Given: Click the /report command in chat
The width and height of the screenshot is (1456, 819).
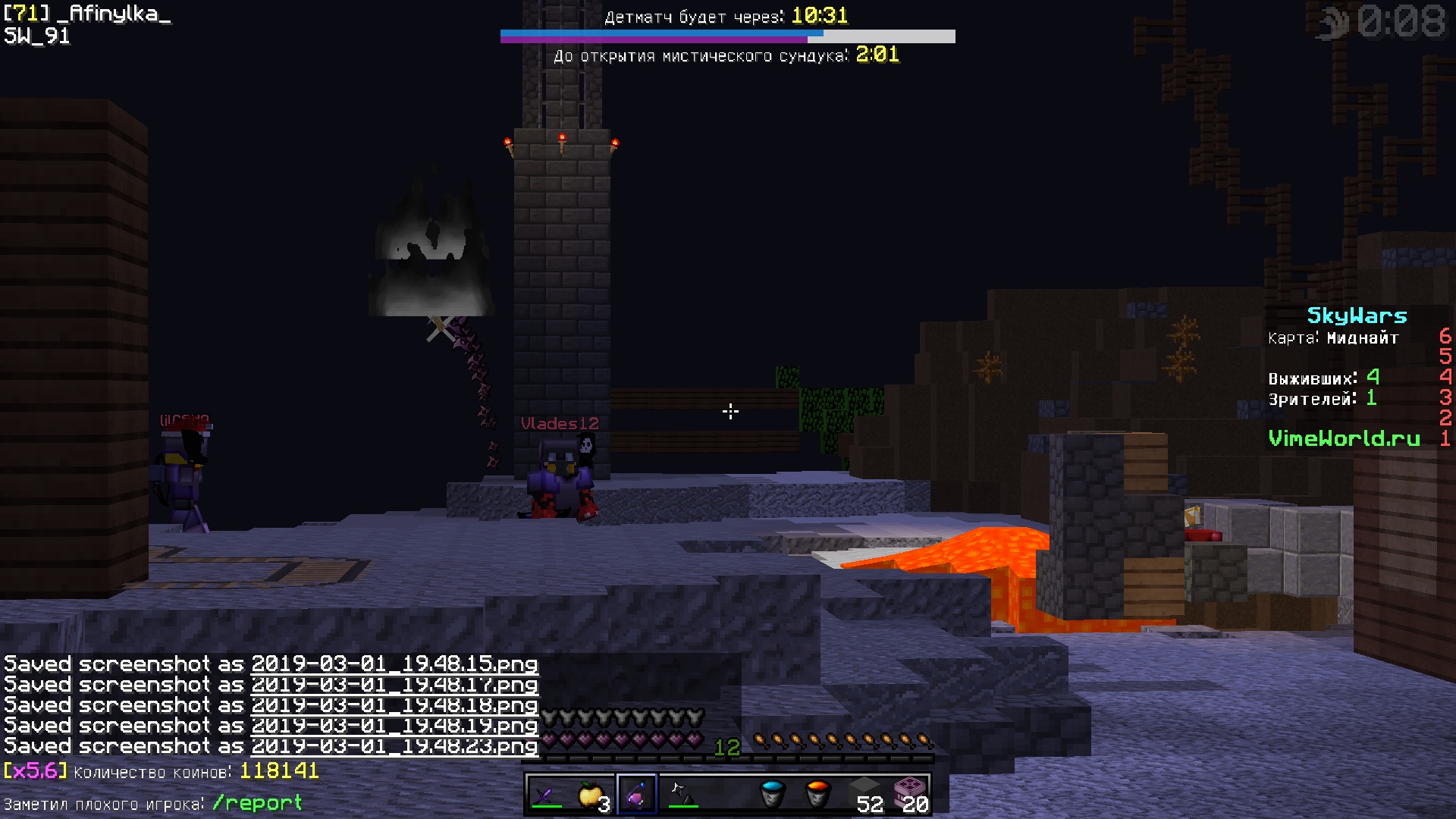Looking at the screenshot, I should [257, 803].
